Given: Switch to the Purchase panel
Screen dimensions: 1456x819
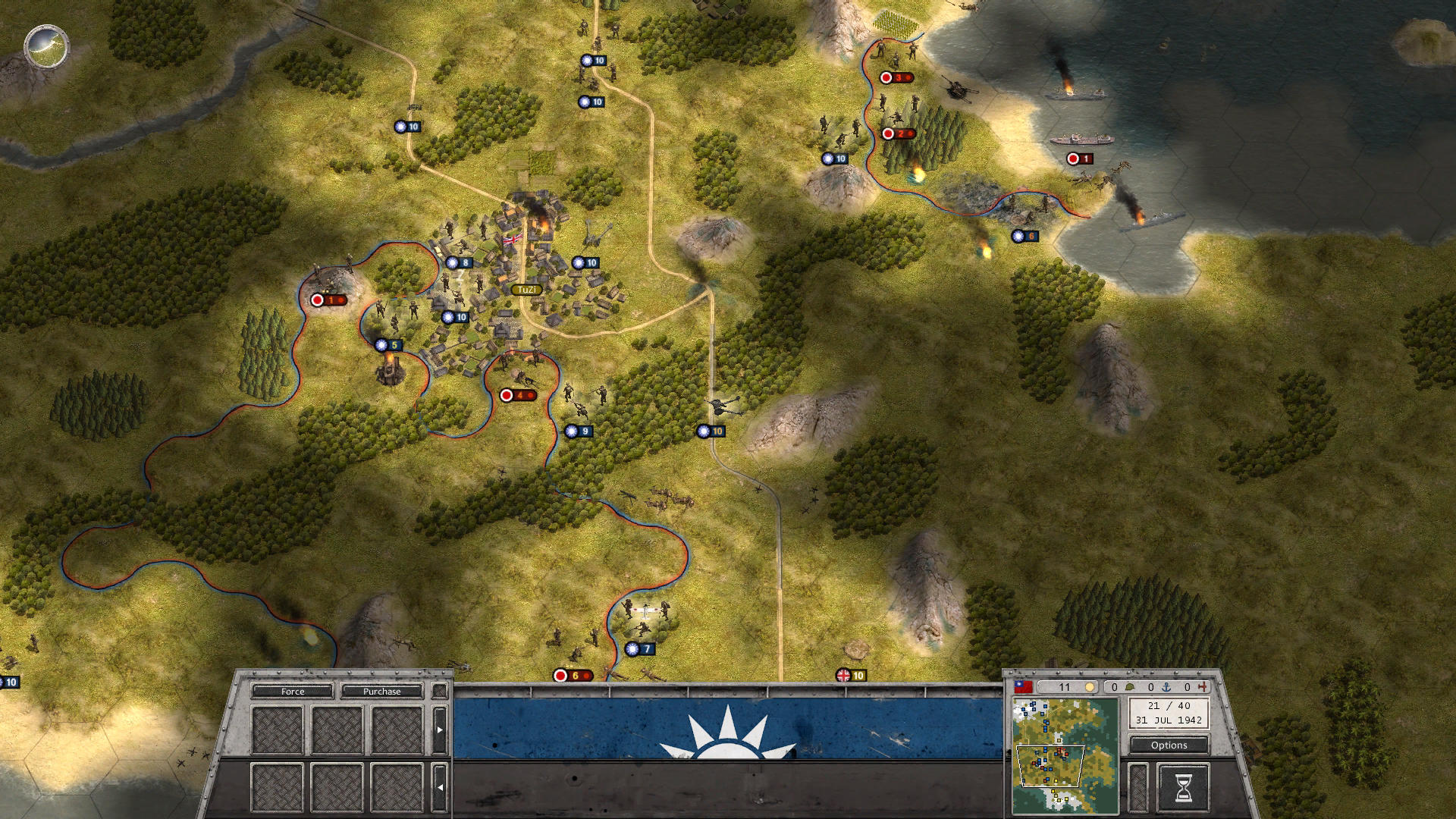Looking at the screenshot, I should pos(381,691).
